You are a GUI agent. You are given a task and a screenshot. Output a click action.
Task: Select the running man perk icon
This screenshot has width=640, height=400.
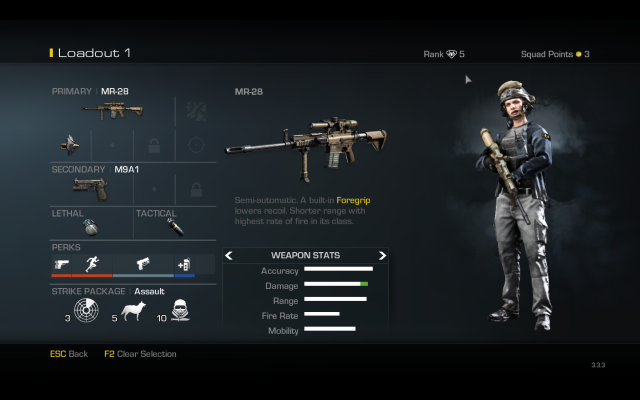point(92,265)
